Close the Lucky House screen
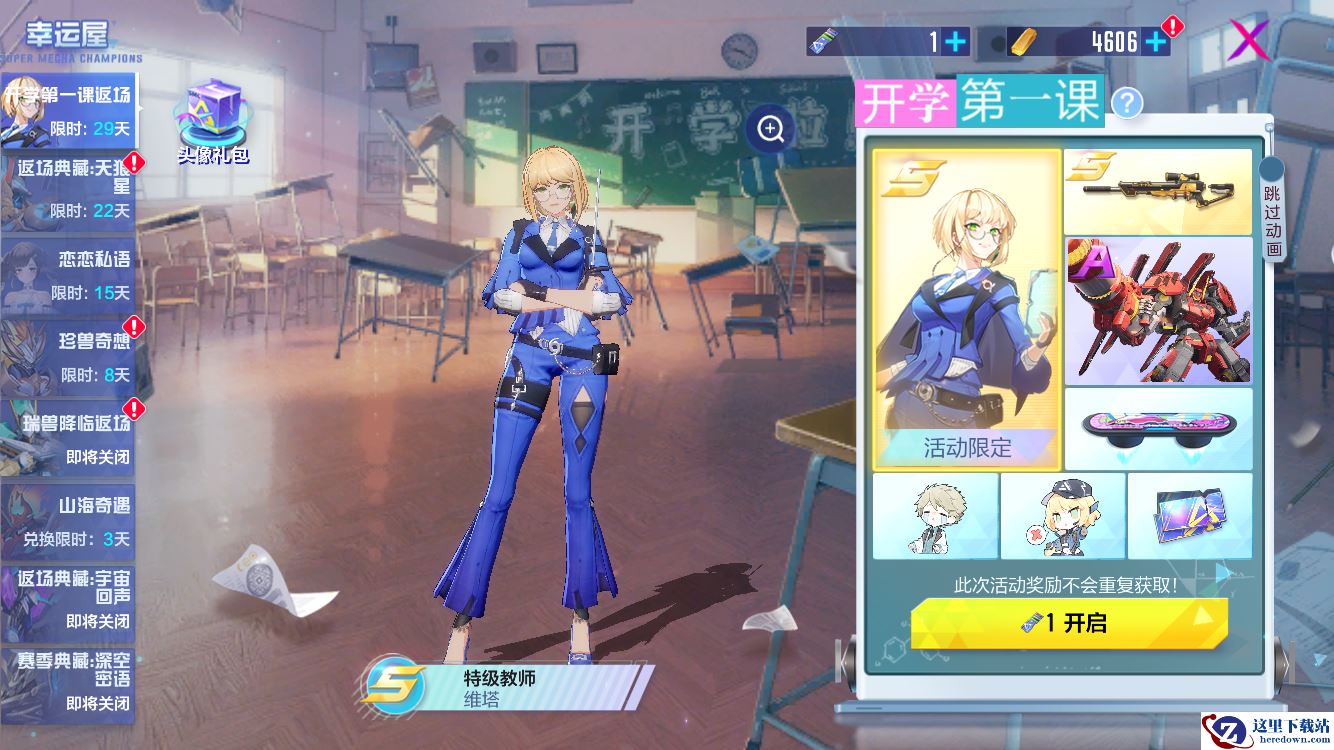Viewport: 1334px width, 750px height. (1247, 41)
